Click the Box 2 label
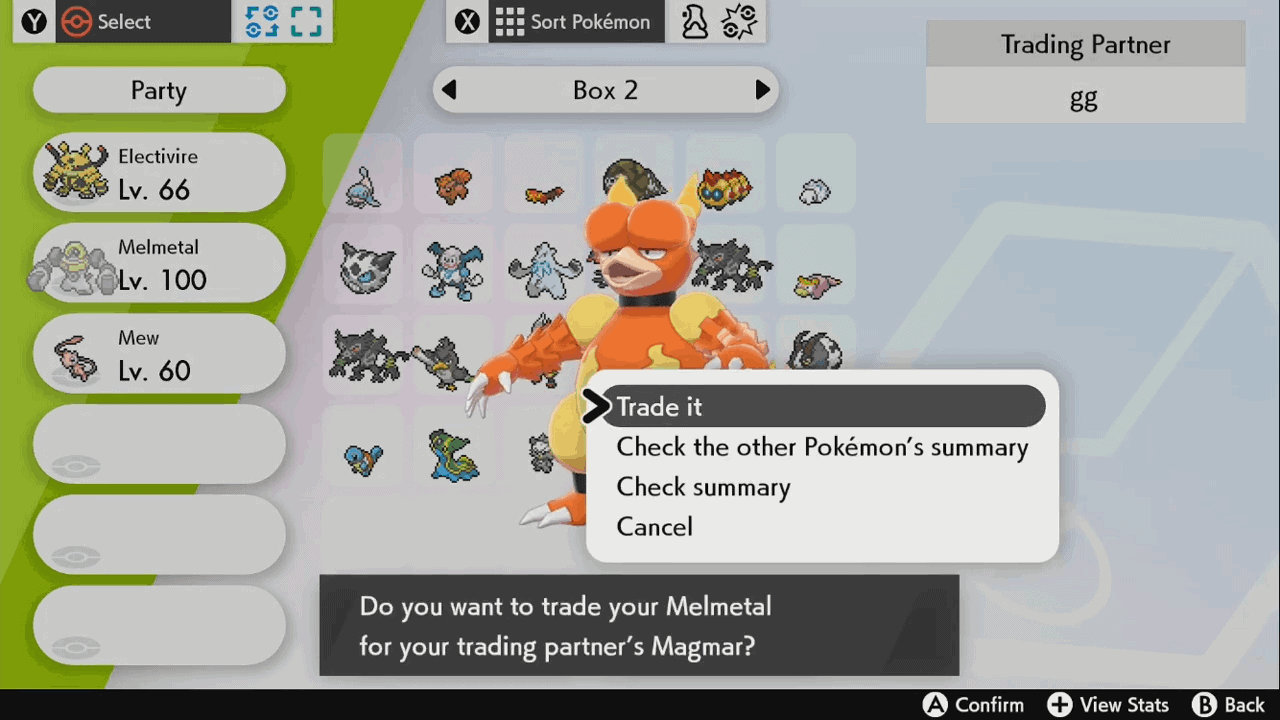Screen dimensions: 1280x720 pyautogui.click(x=605, y=90)
